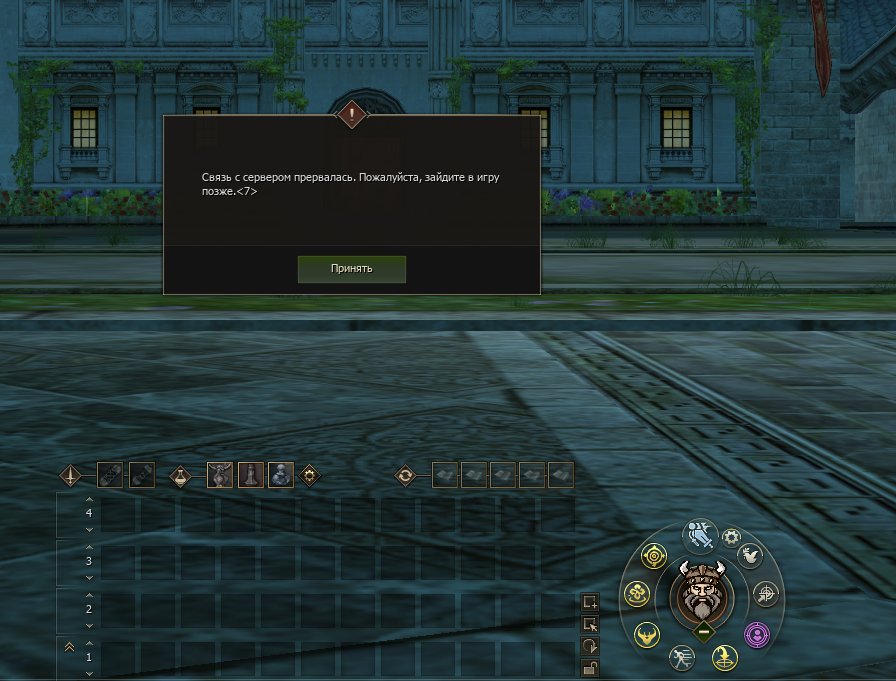
Task: Click the rotate arrow hotbar button
Action: pos(590,646)
